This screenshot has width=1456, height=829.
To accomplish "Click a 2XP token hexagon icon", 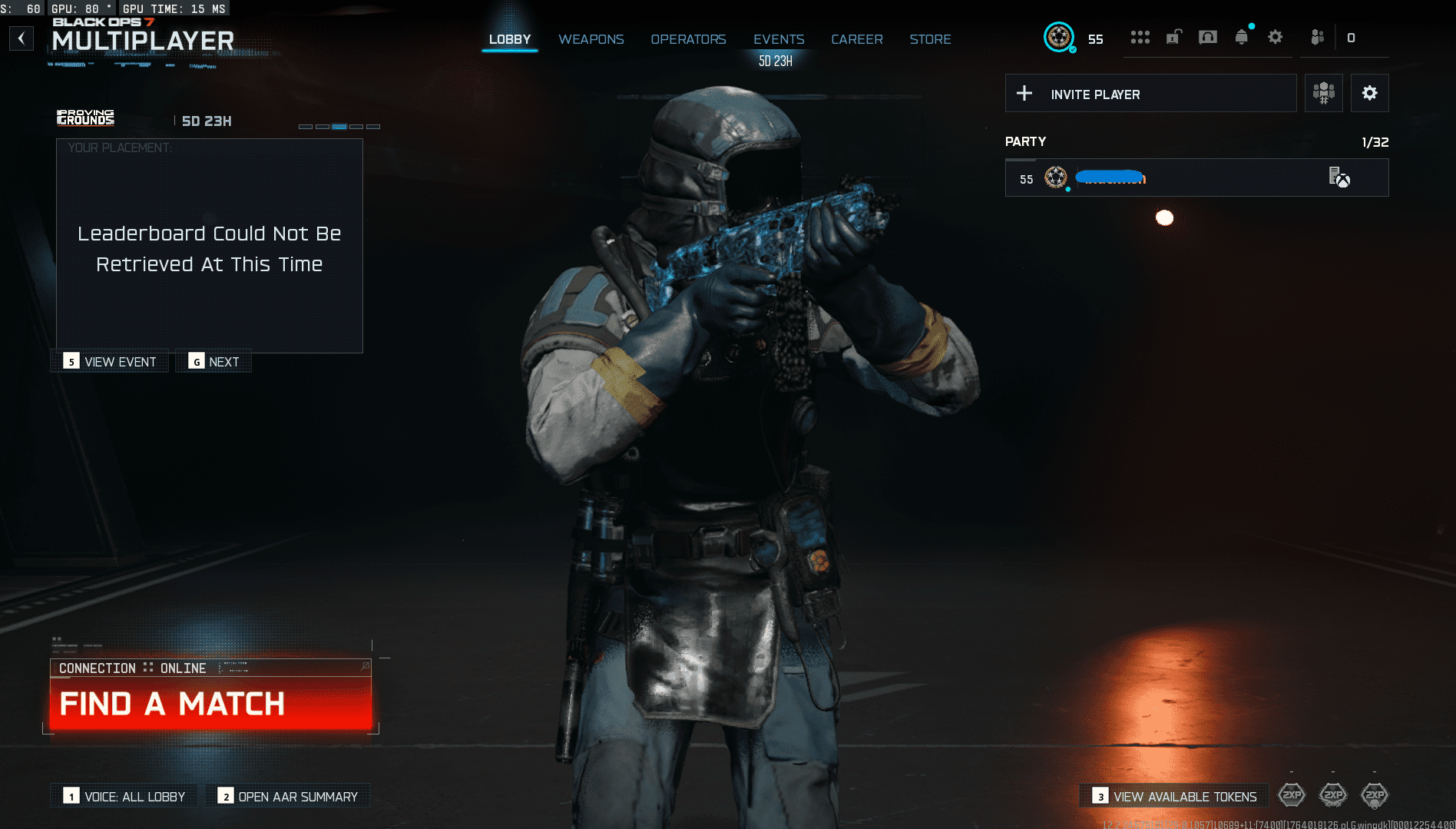I will tap(1292, 794).
